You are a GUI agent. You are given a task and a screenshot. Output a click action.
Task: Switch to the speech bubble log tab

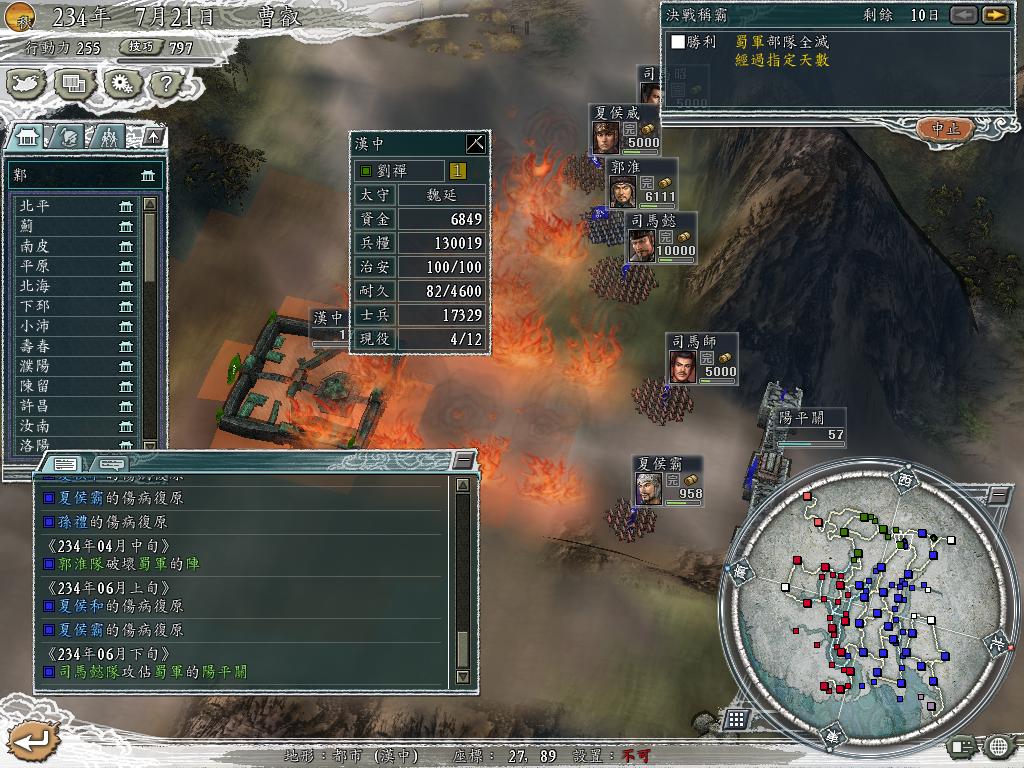click(113, 464)
